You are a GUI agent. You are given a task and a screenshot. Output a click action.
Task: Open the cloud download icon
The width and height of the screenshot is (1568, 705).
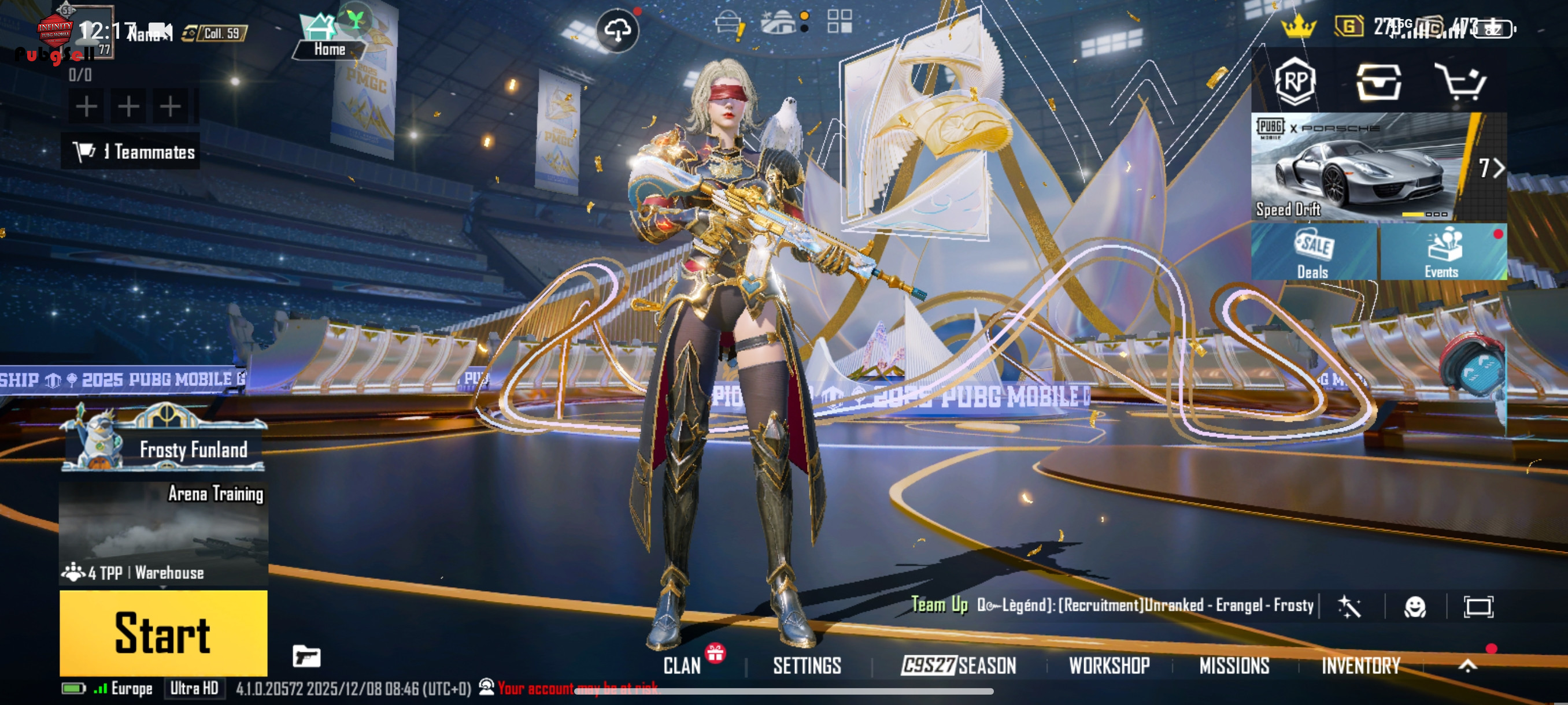[617, 30]
